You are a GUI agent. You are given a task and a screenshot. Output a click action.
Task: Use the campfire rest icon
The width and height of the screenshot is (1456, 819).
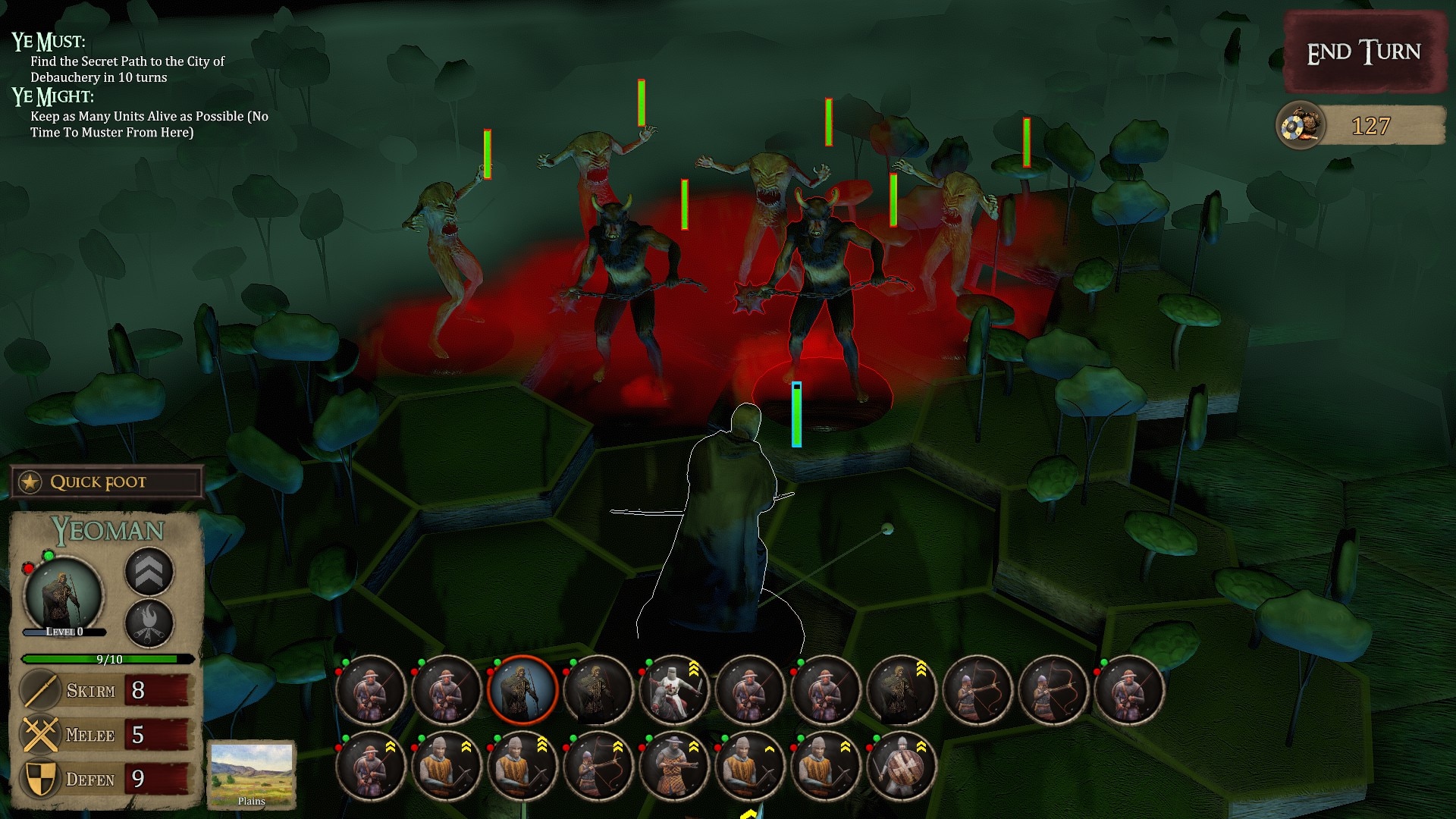149,623
